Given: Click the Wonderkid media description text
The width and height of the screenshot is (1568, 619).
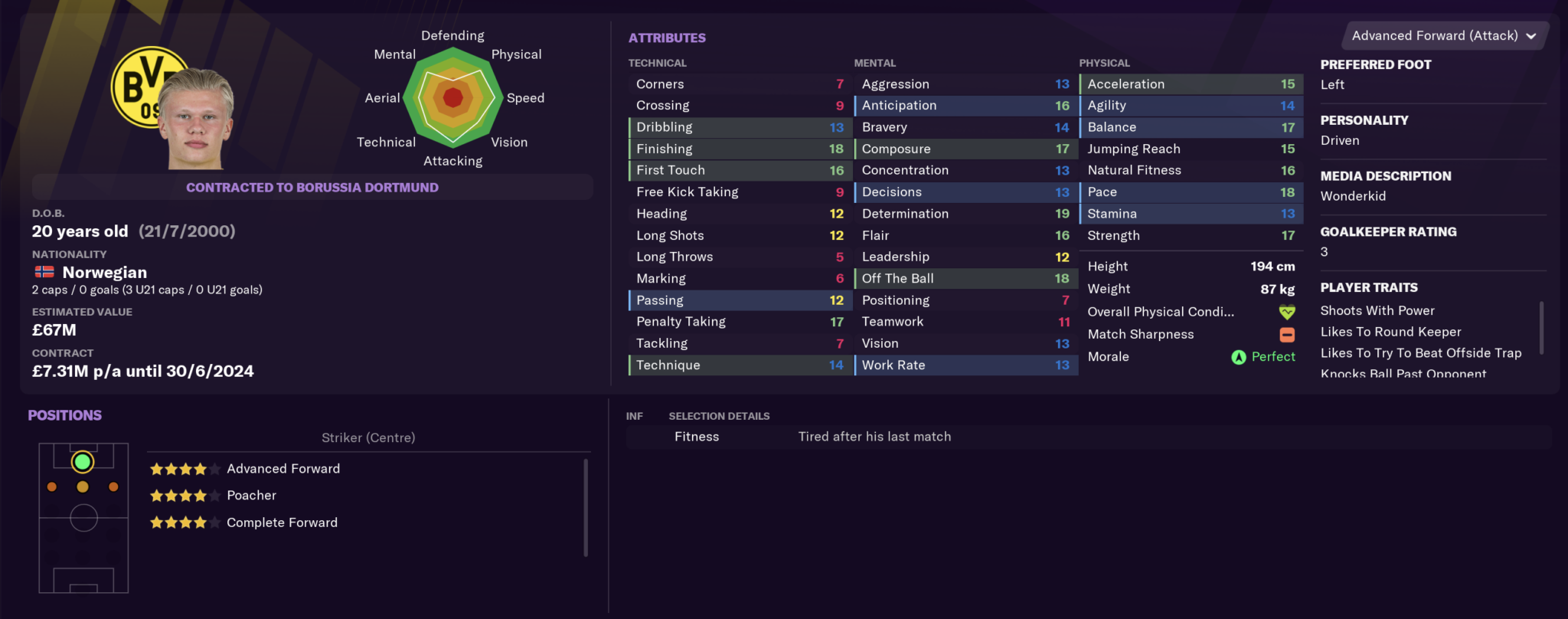Looking at the screenshot, I should point(1353,196).
